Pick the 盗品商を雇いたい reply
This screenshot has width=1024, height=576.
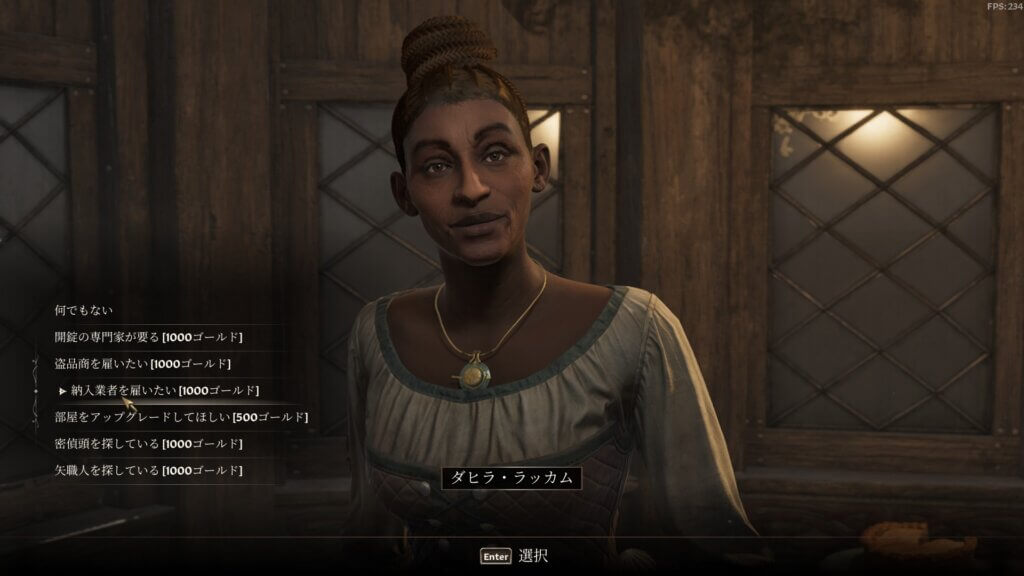(142, 363)
